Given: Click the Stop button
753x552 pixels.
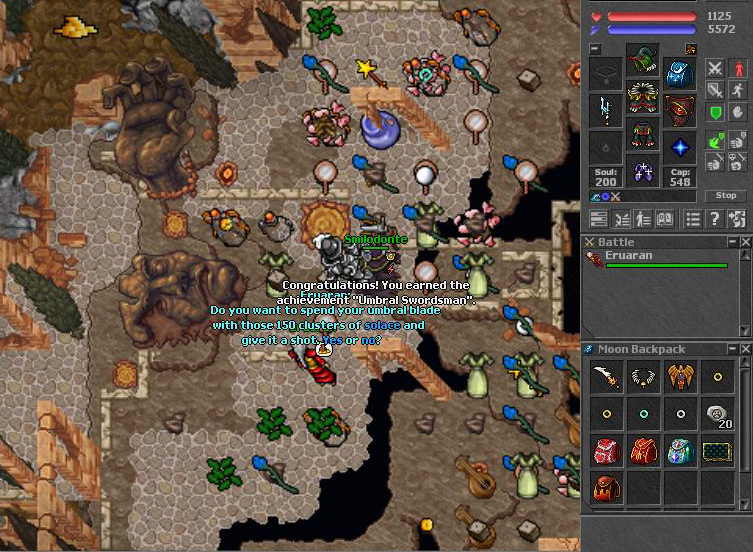Looking at the screenshot, I should 727,196.
